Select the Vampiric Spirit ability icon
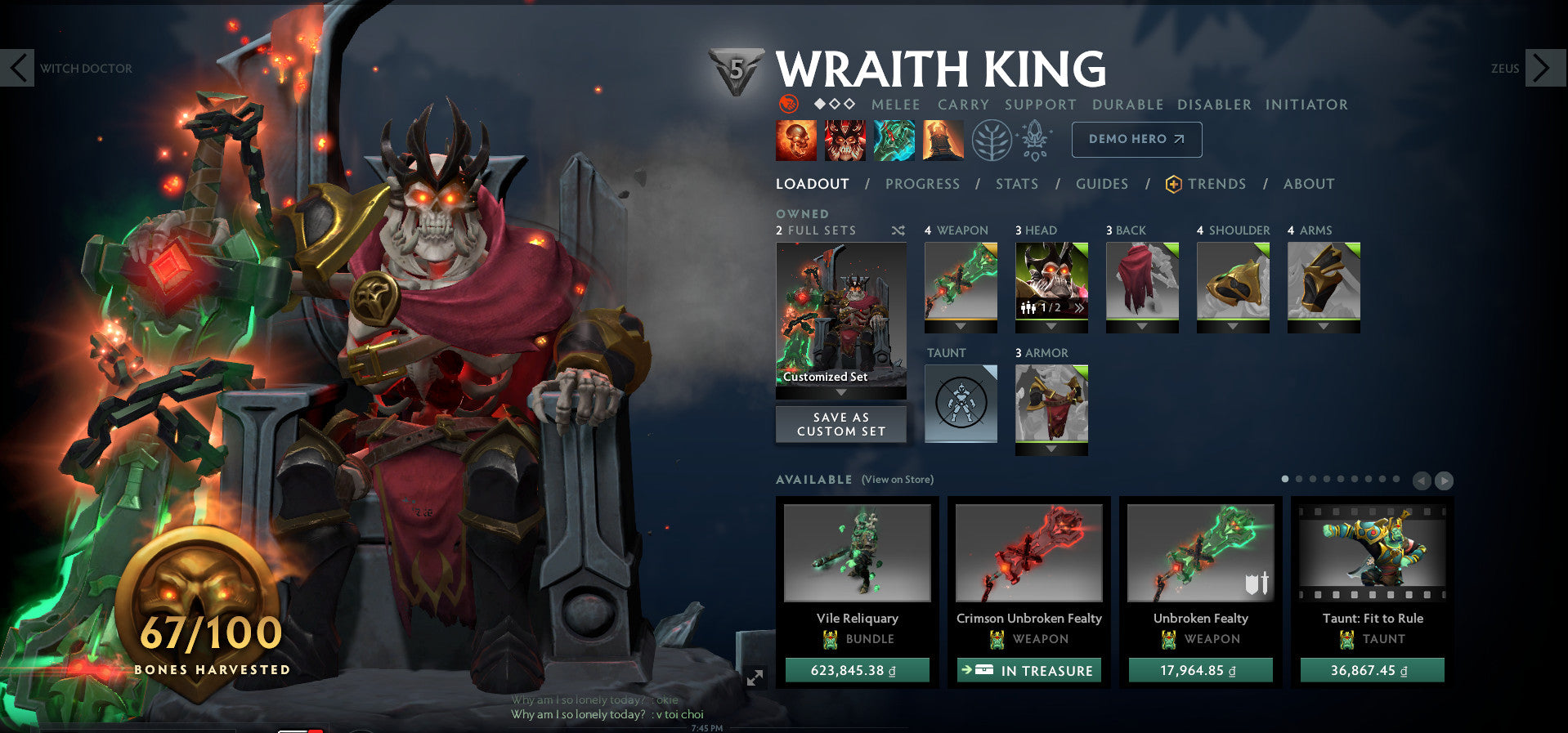This screenshot has height=733, width=1568. [x=845, y=139]
